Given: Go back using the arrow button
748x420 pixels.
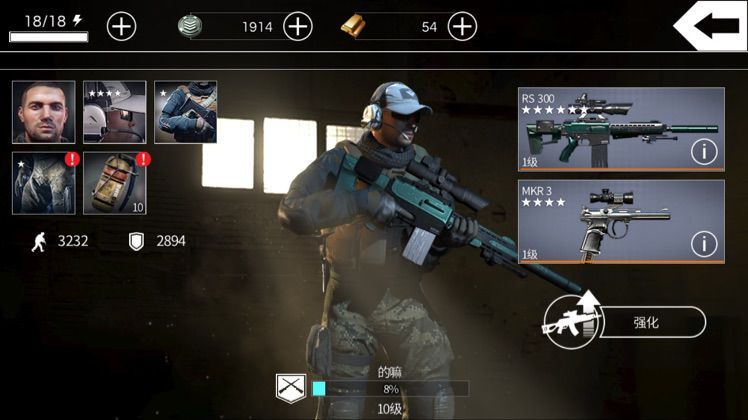Looking at the screenshot, I should click(710, 26).
